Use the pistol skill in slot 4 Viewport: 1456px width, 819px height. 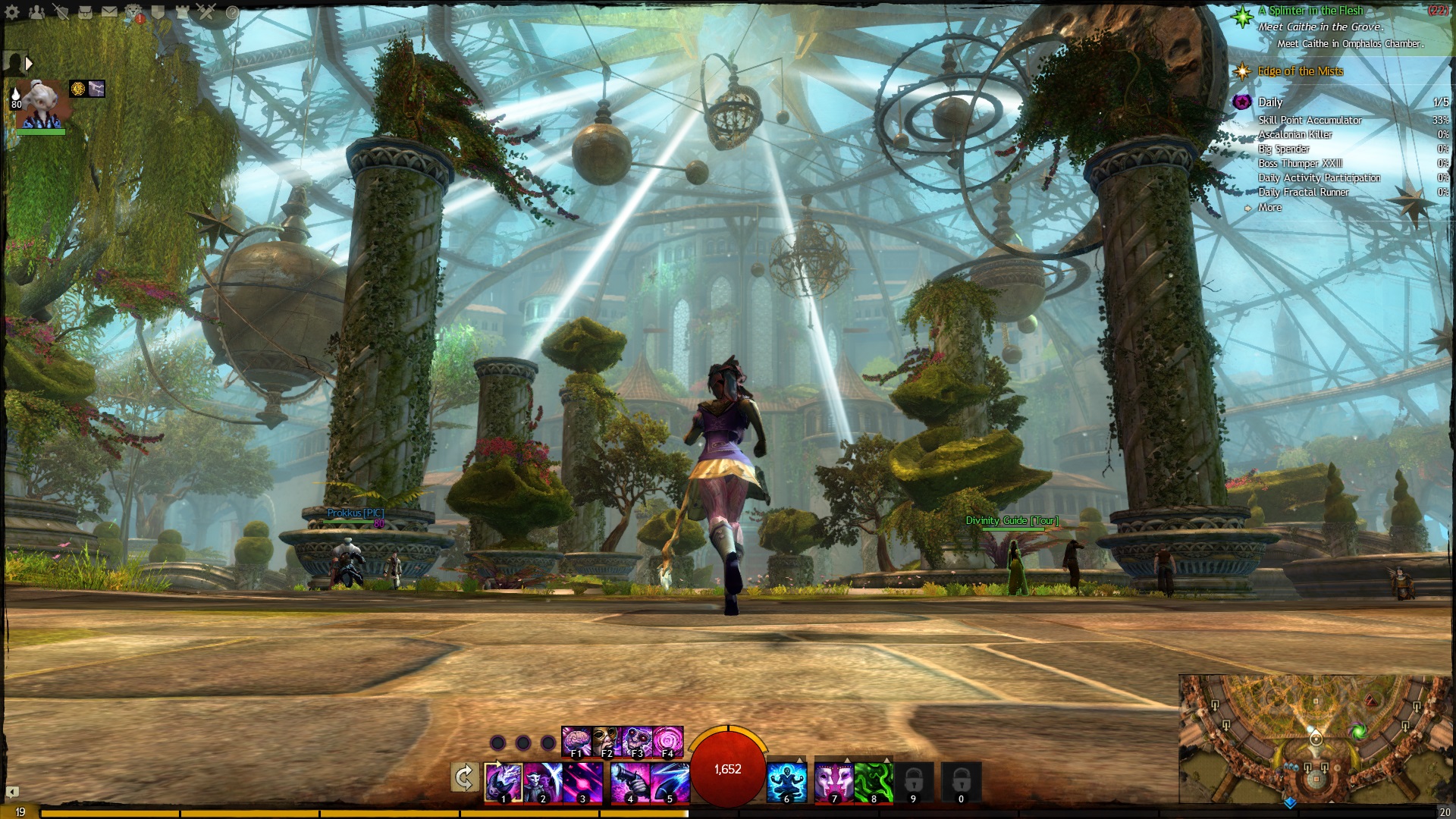[x=629, y=781]
